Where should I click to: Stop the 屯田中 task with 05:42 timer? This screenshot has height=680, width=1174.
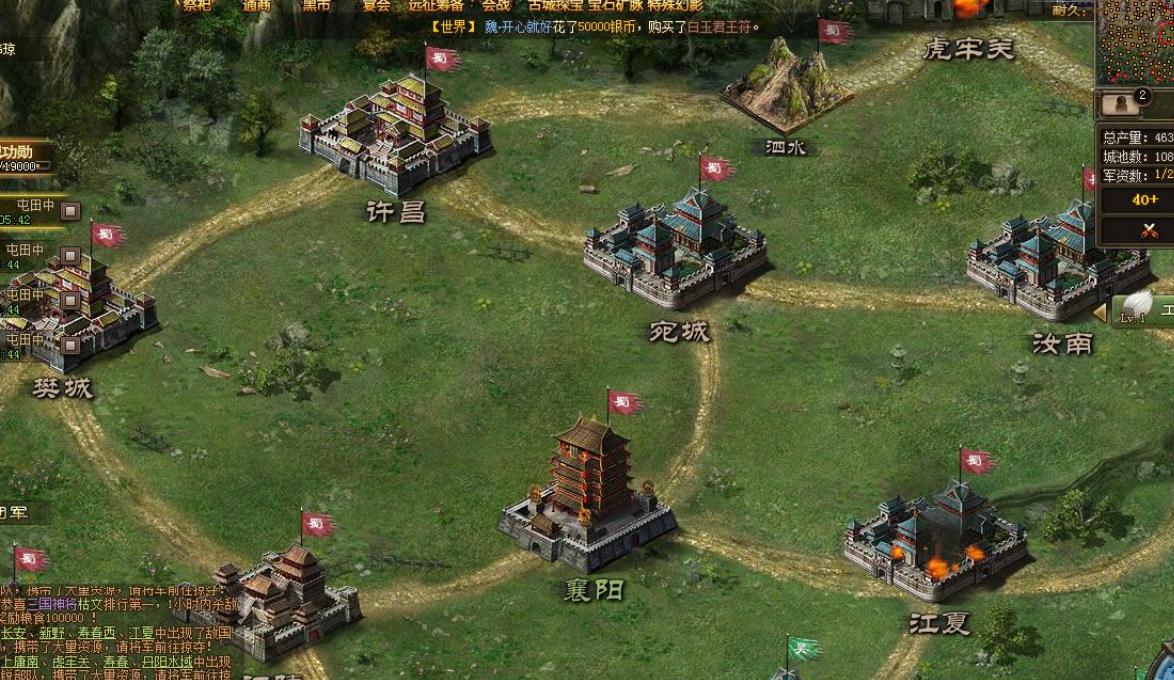click(x=70, y=211)
